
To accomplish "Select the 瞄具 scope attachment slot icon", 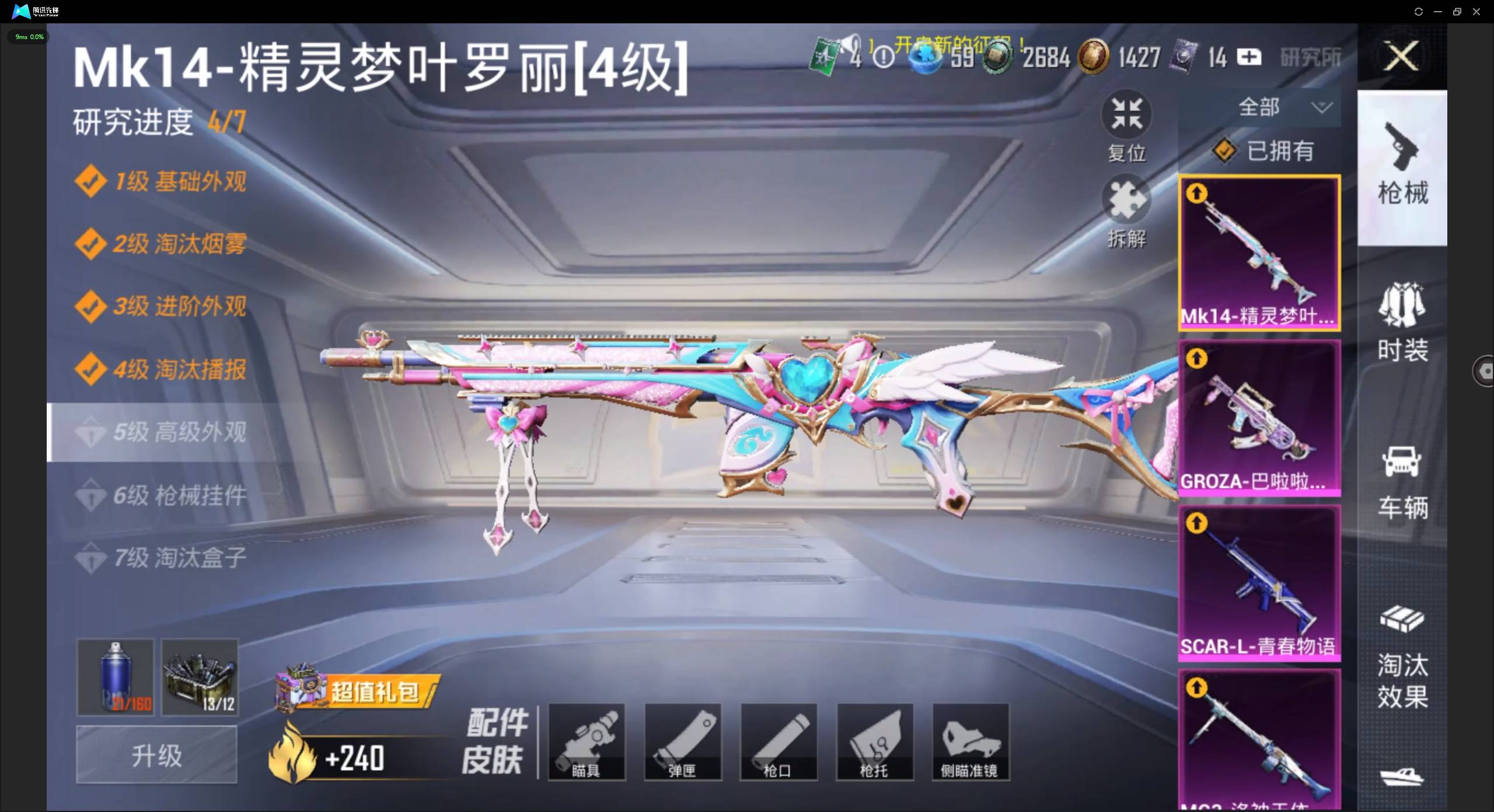I will 587,741.
